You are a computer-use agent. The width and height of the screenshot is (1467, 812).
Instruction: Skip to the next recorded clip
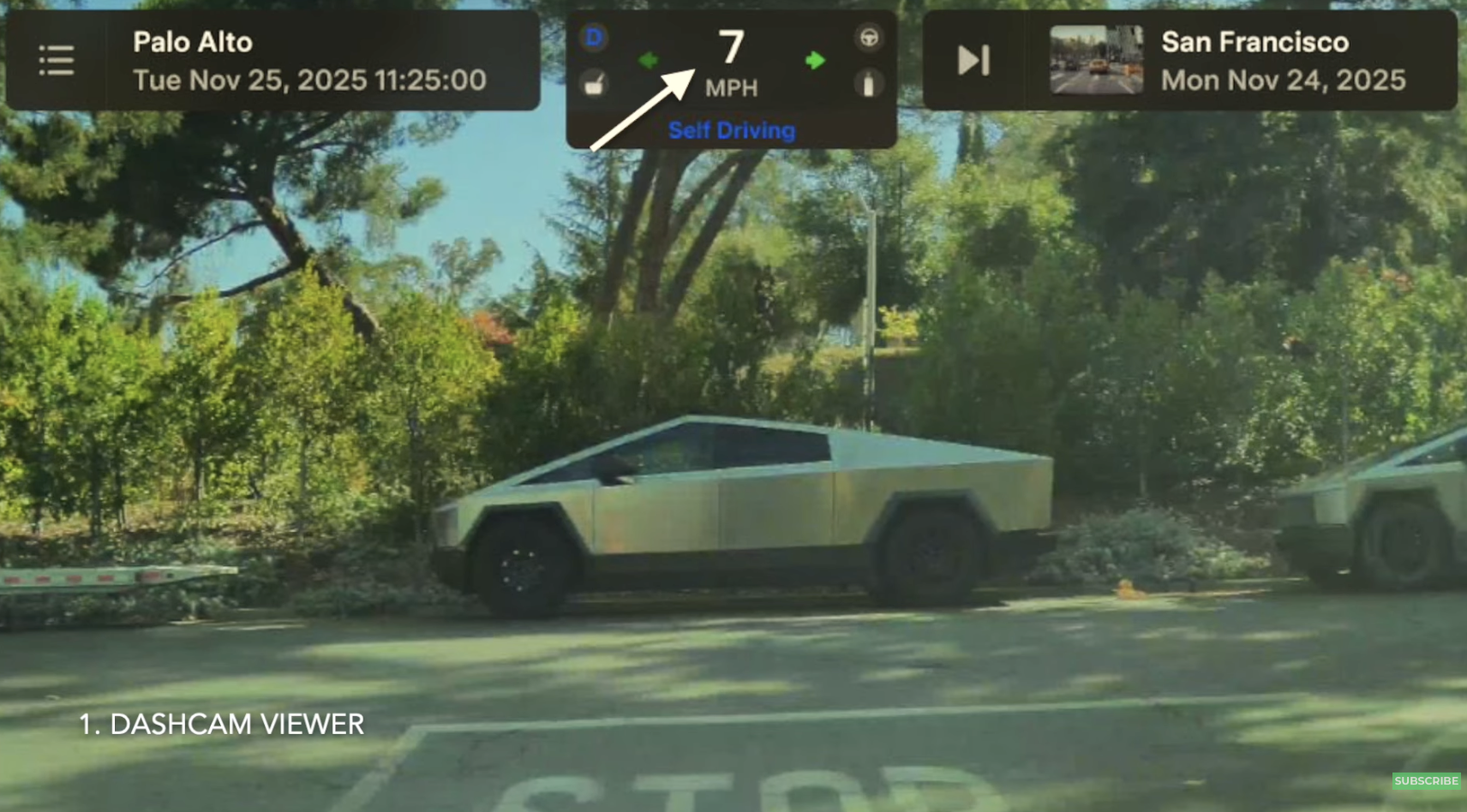point(973,60)
